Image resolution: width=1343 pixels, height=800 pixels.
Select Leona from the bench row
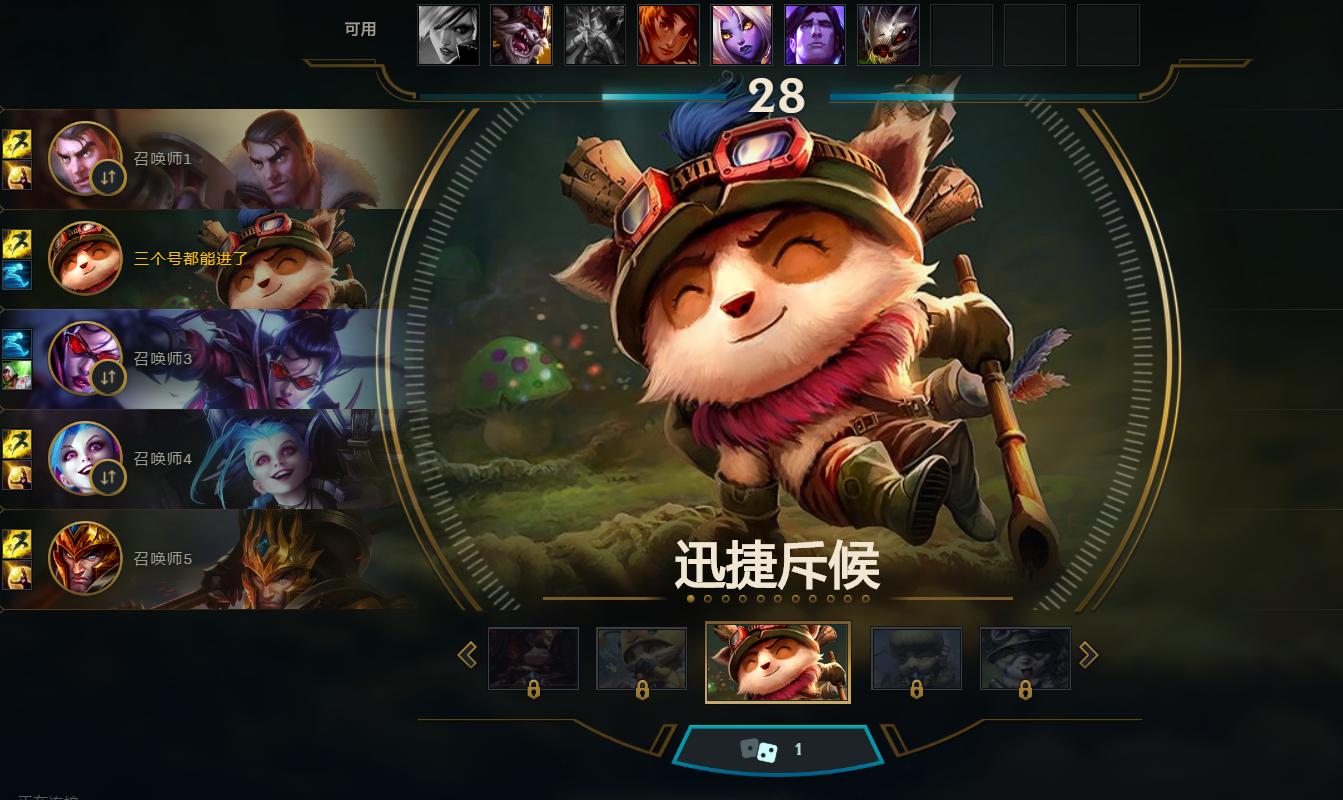668,34
